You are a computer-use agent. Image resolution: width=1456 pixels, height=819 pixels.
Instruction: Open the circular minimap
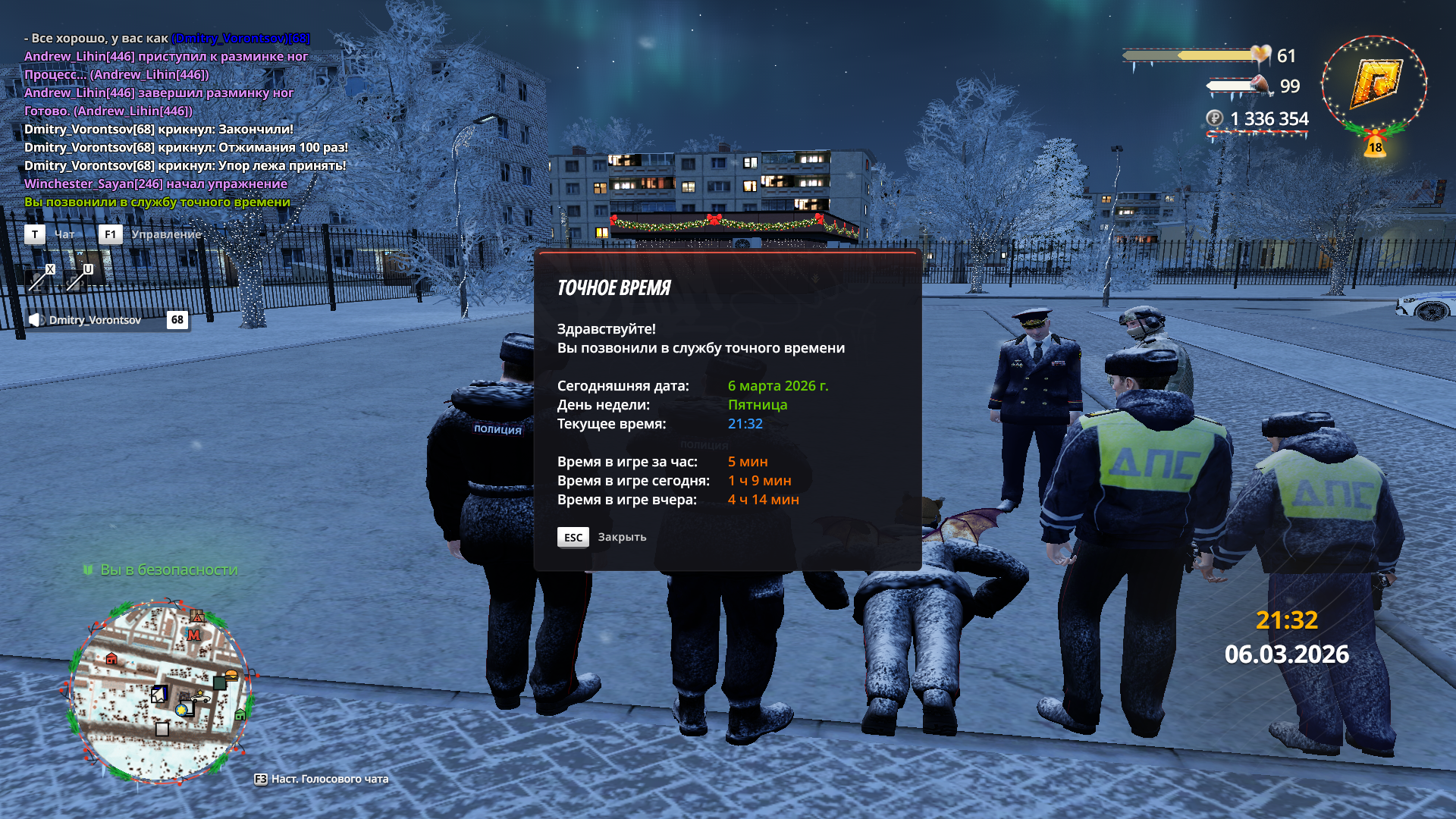pos(160,690)
